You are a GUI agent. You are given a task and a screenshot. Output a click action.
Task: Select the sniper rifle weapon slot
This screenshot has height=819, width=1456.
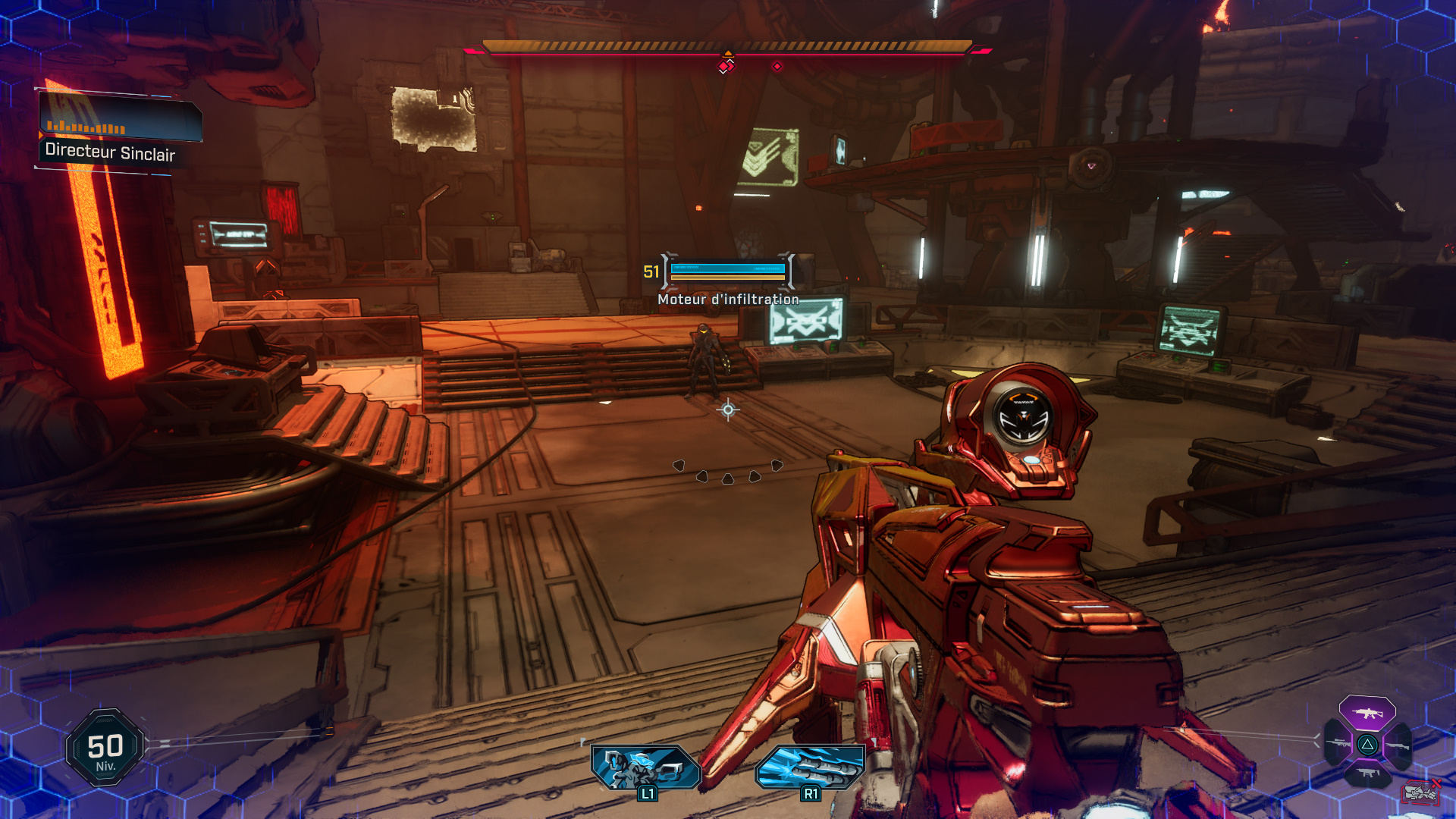[x=1338, y=744]
